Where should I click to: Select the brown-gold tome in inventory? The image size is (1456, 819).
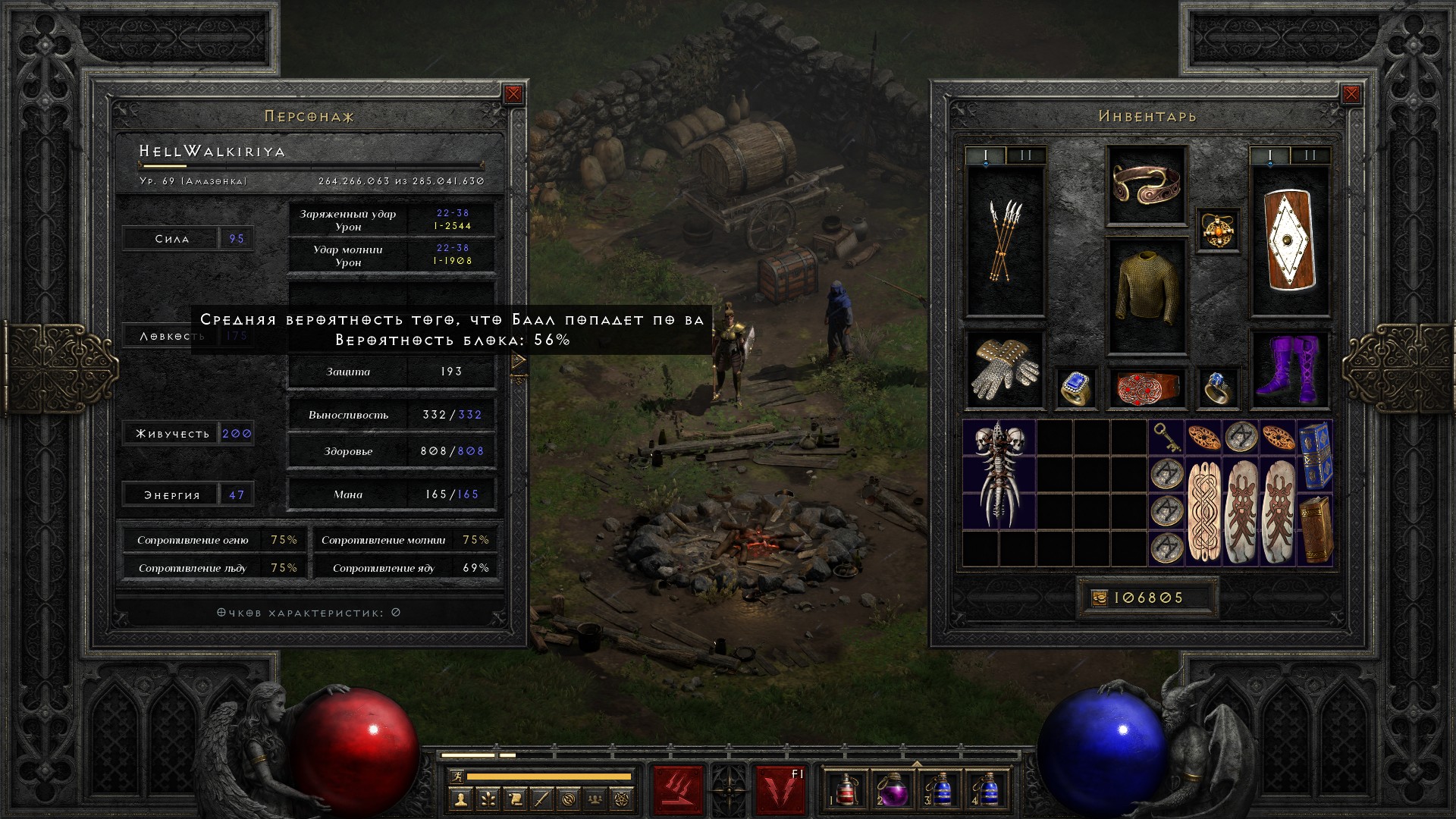[1315, 529]
